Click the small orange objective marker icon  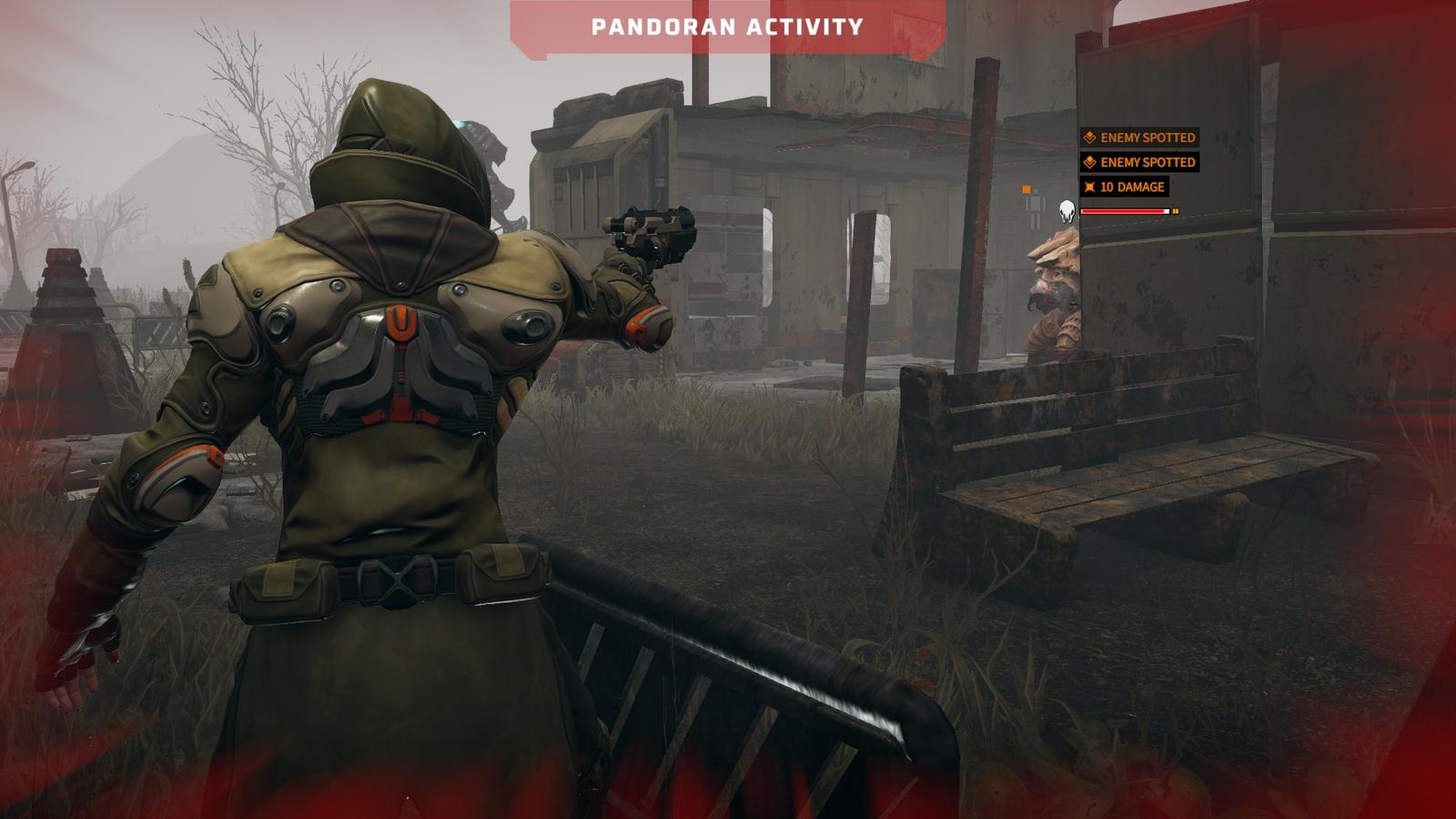point(1026,188)
